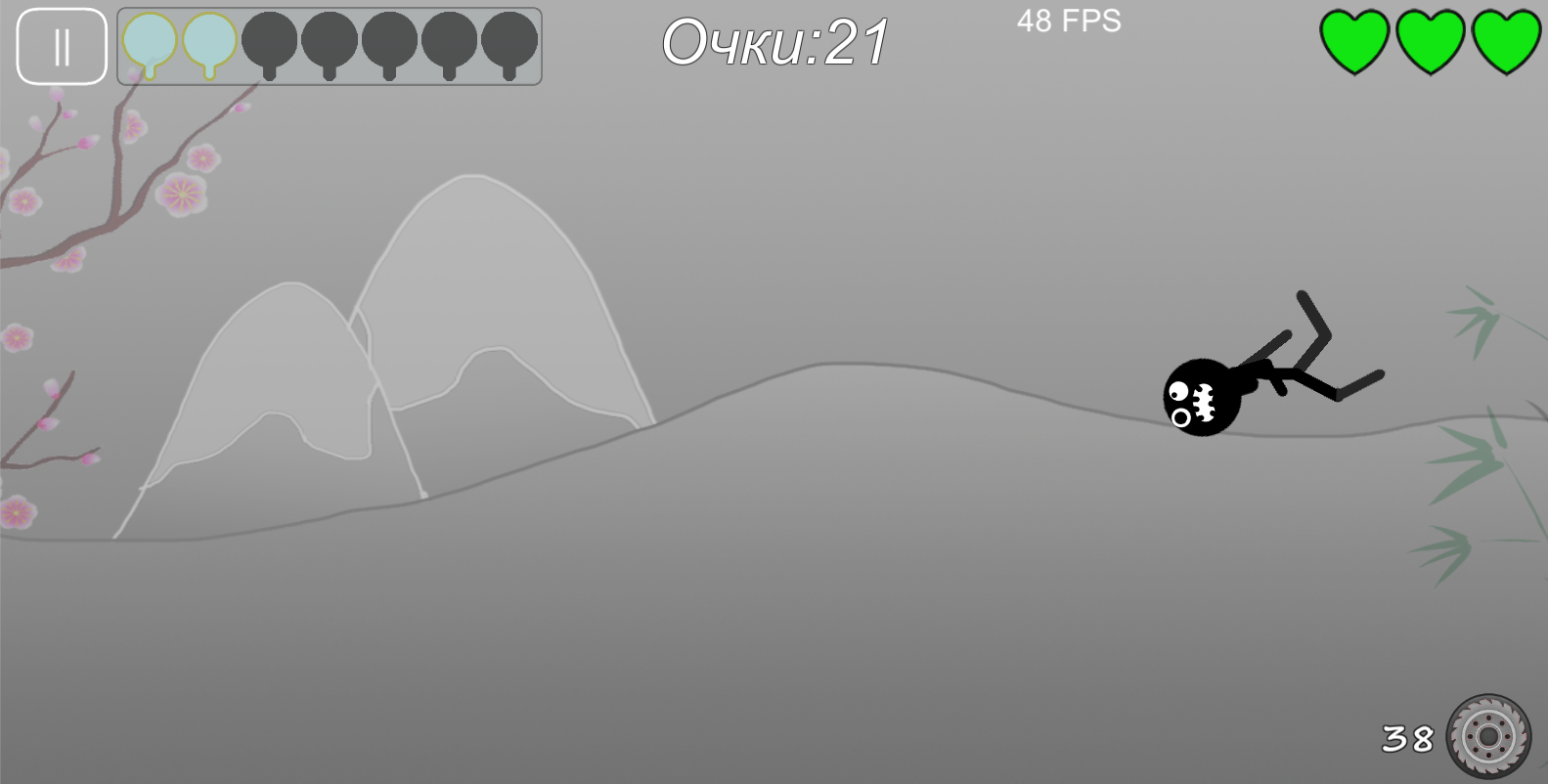Click the middle dark lollipop slot

pos(387,41)
